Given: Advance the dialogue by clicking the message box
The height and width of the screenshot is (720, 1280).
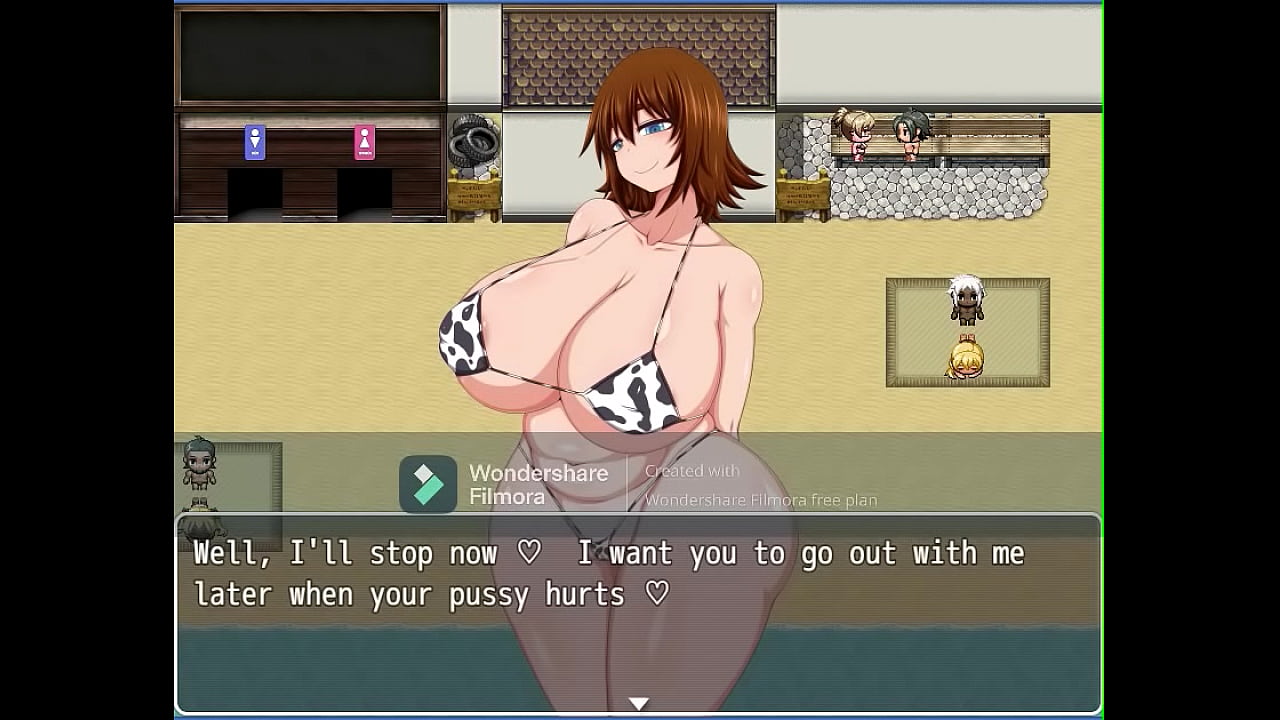Looking at the screenshot, I should click(638, 612).
